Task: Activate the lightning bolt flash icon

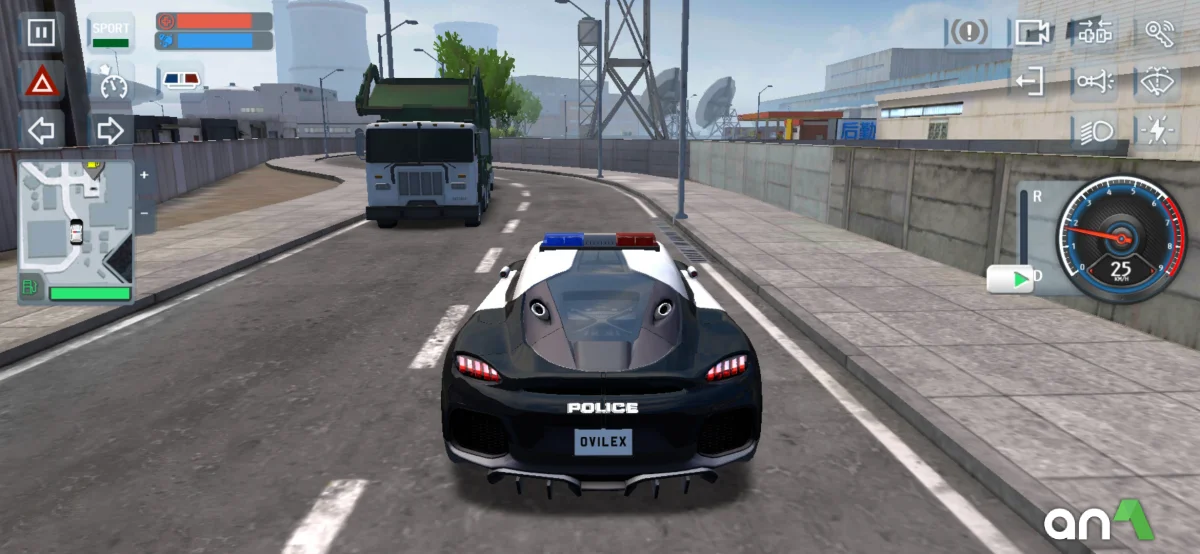Action: pyautogui.click(x=1159, y=131)
